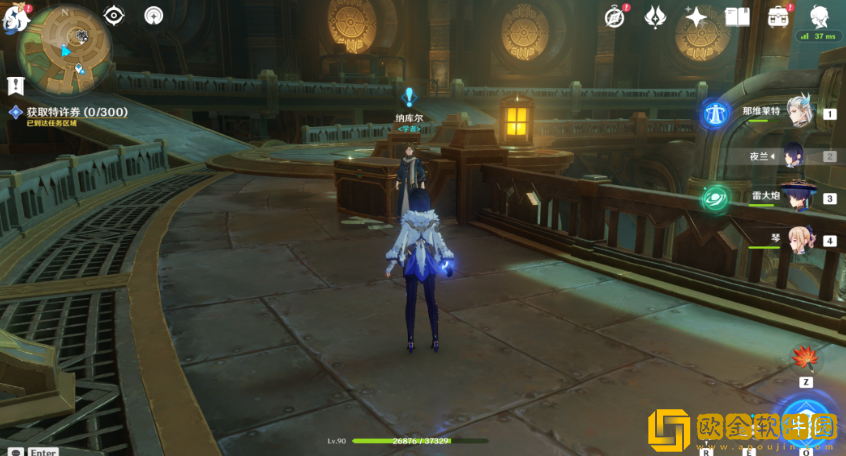The width and height of the screenshot is (846, 456).
Task: Switch to party member 琴
Action: click(x=797, y=240)
